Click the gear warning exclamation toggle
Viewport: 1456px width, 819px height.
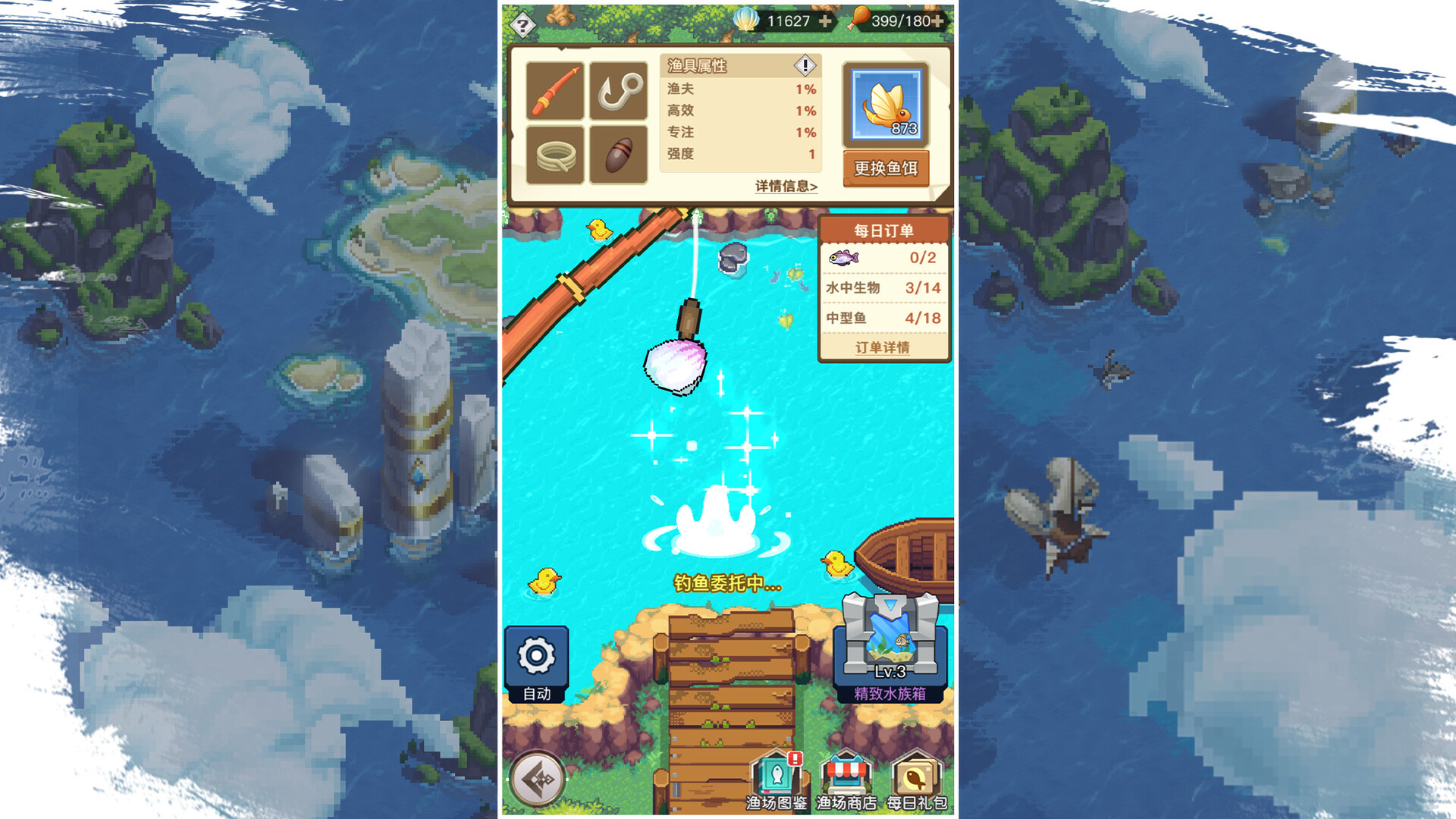(x=805, y=66)
